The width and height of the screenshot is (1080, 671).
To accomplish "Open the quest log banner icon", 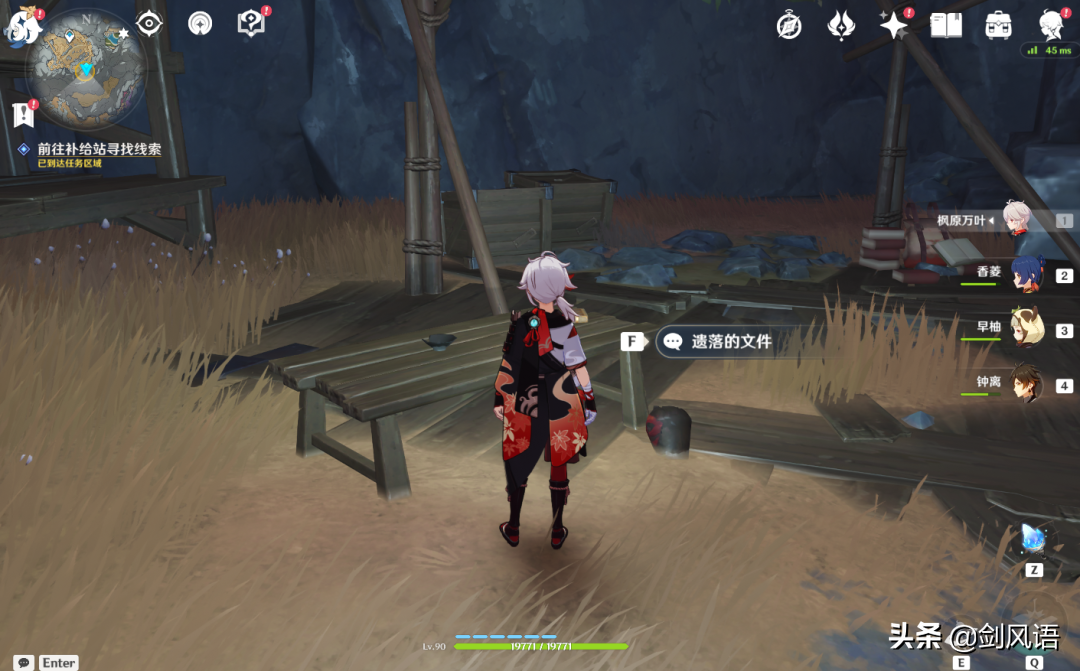I will [x=24, y=115].
